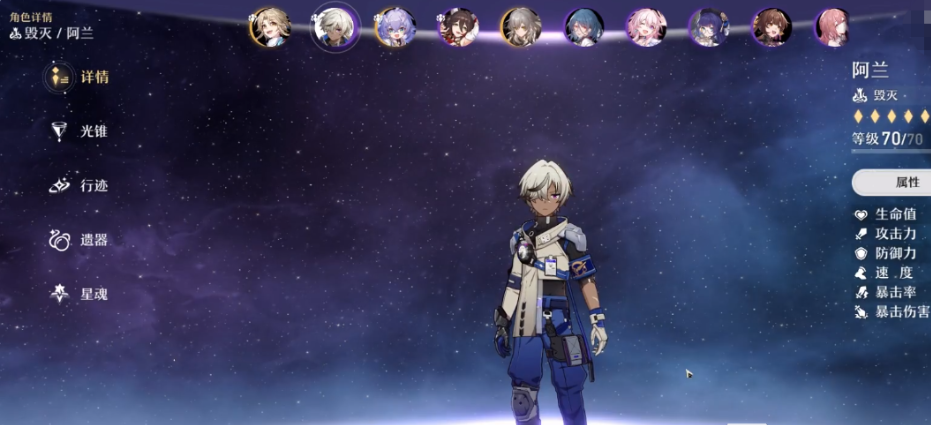Select the pink-haired March 7th portrait
This screenshot has height=425, width=931.
coord(646,27)
